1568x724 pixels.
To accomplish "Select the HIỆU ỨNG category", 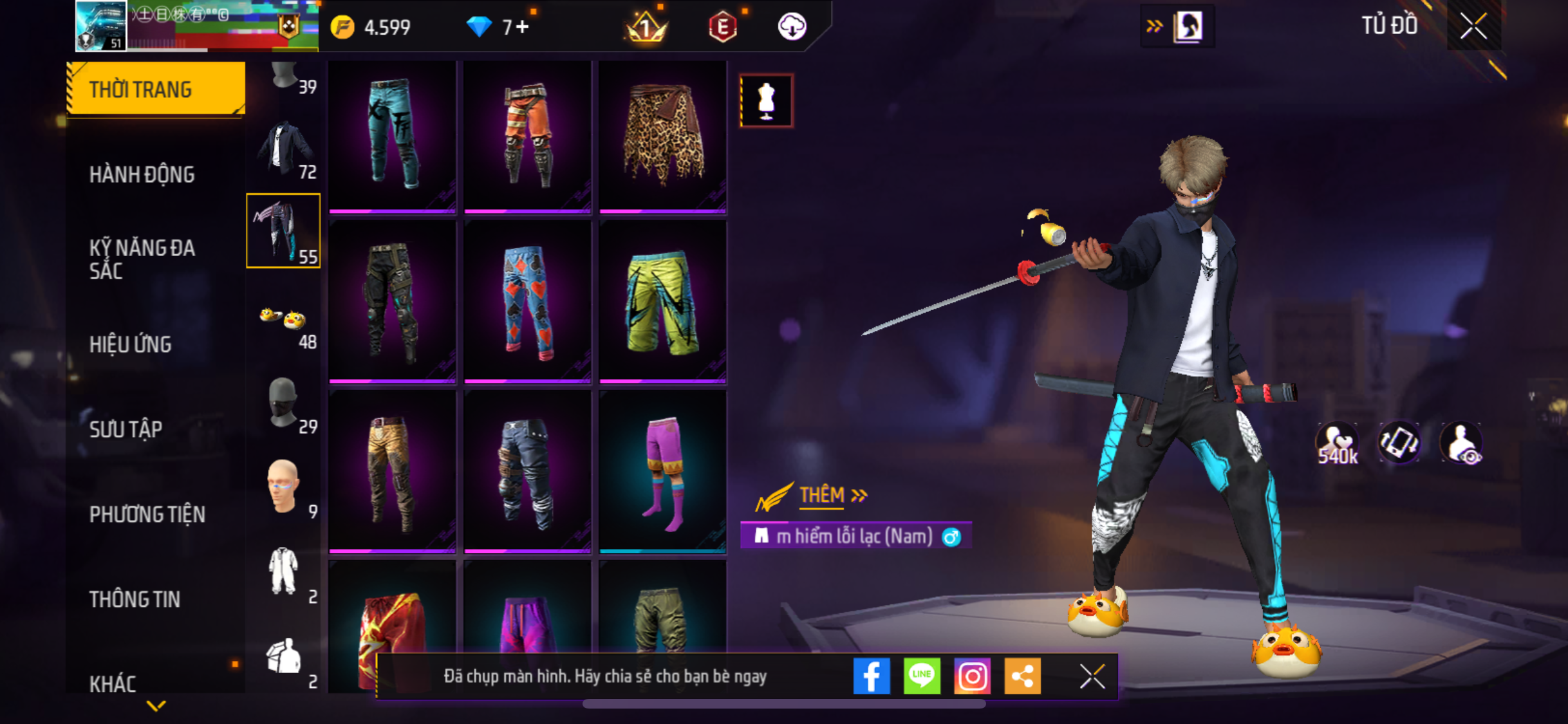I will [131, 344].
